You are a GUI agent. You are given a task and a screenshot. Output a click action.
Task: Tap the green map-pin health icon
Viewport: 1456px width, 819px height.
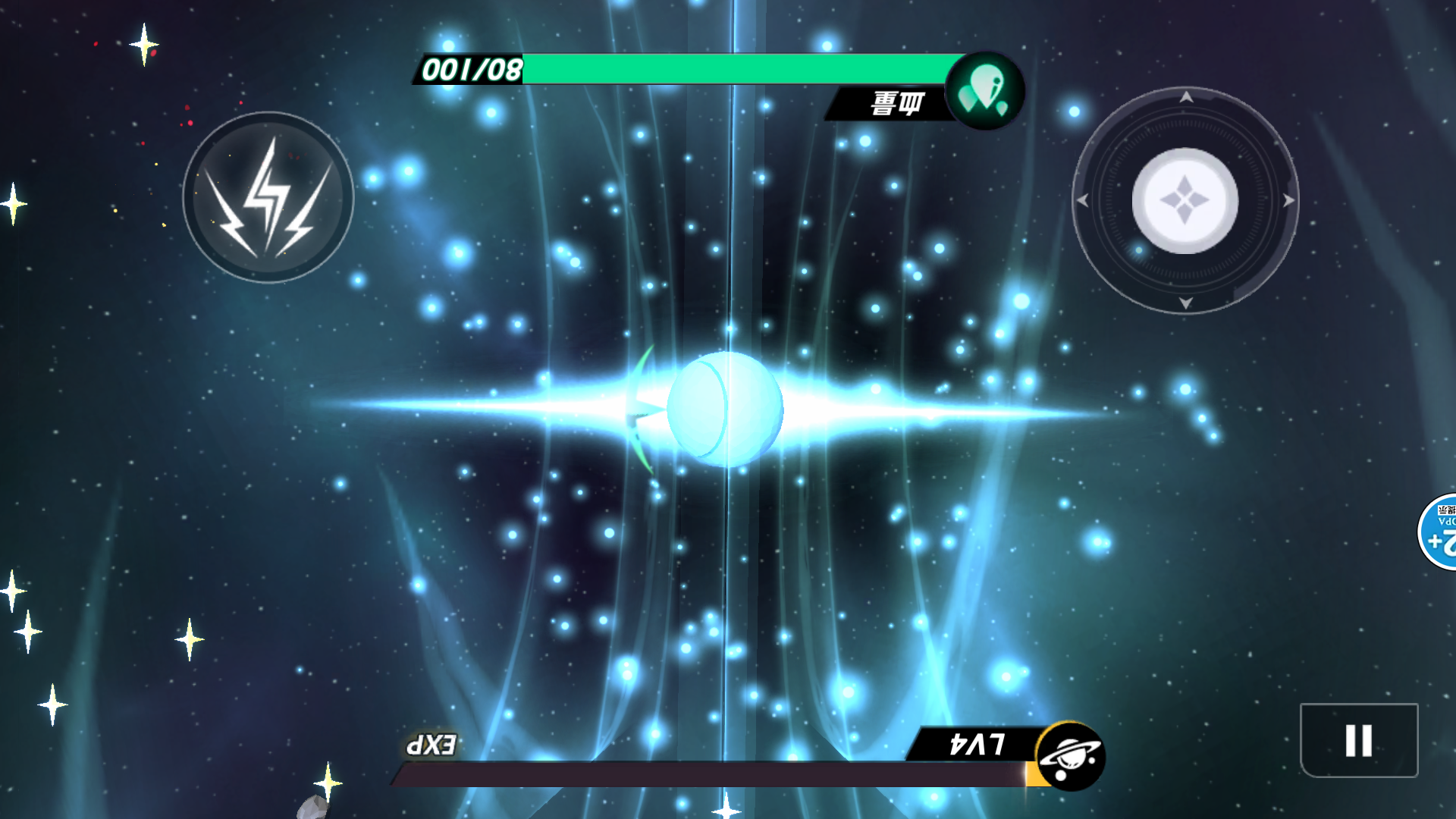click(x=984, y=92)
